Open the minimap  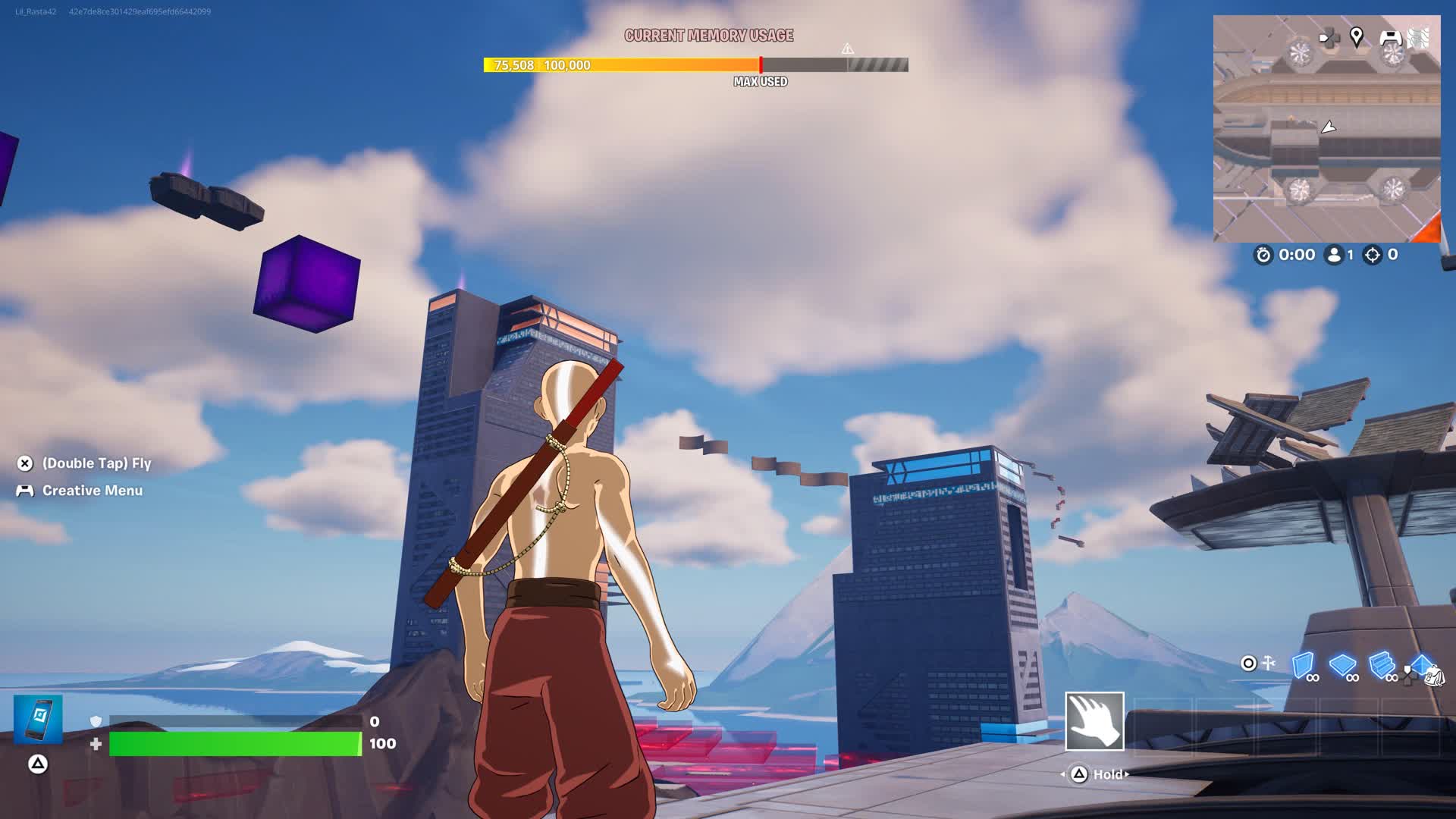1326,129
